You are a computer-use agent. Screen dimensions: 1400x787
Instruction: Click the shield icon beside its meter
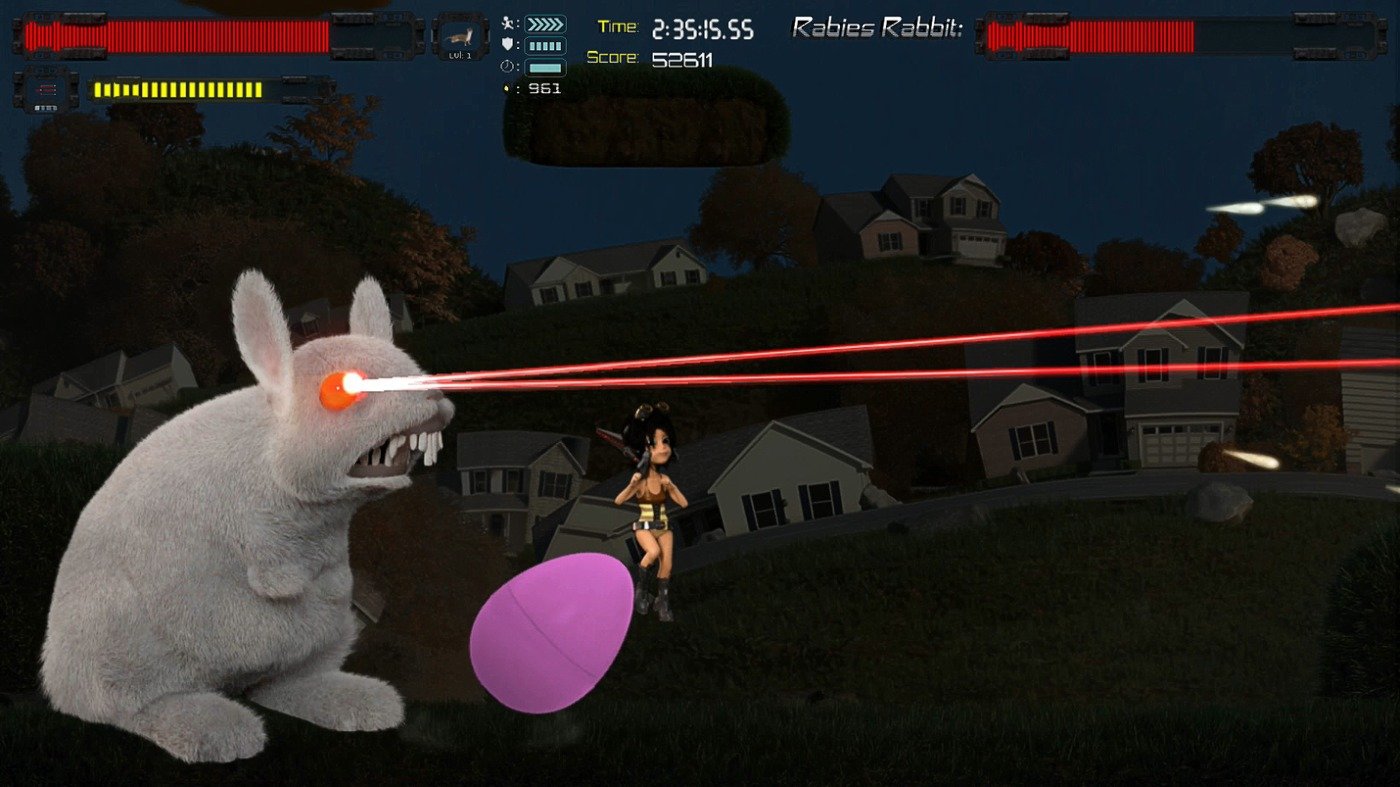click(x=506, y=44)
